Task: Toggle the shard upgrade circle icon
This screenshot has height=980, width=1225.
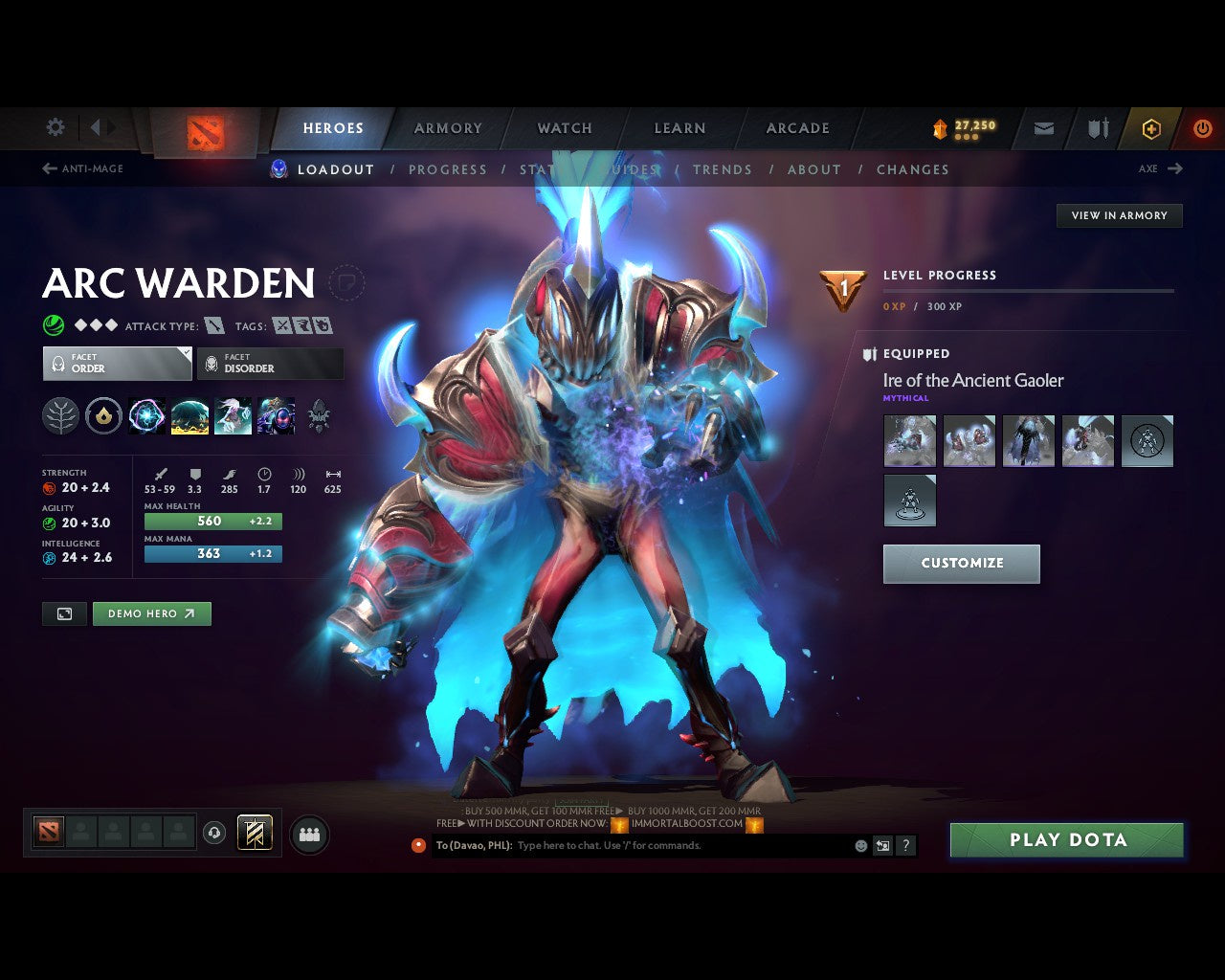Action: click(103, 415)
